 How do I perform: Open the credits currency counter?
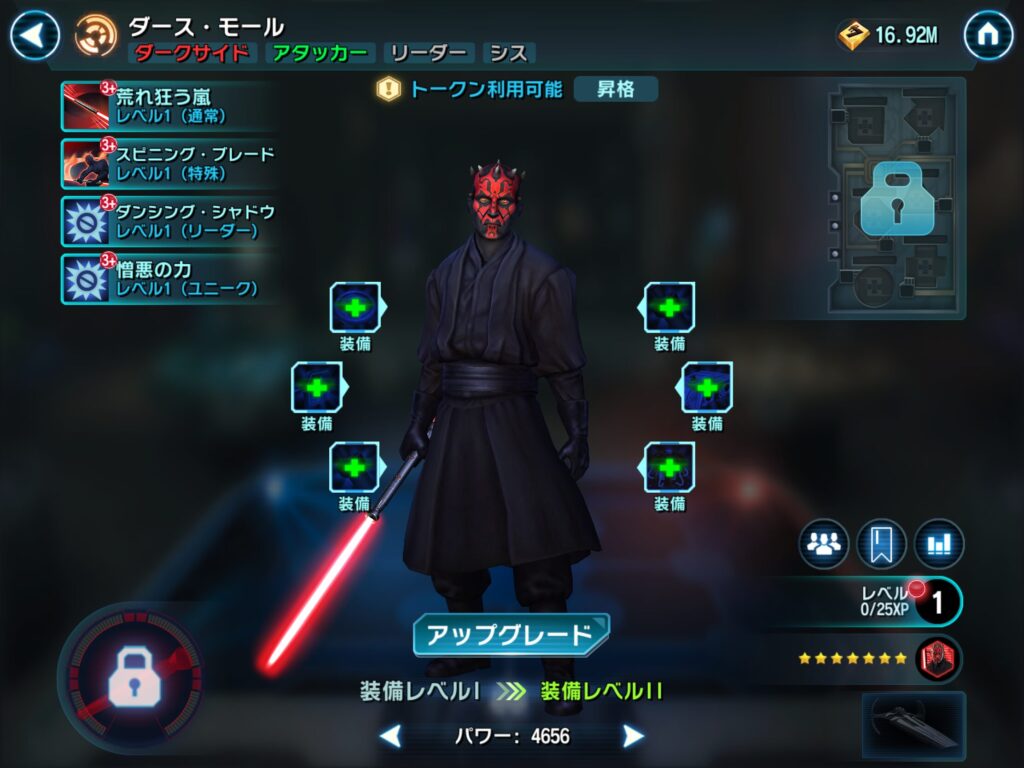(890, 36)
